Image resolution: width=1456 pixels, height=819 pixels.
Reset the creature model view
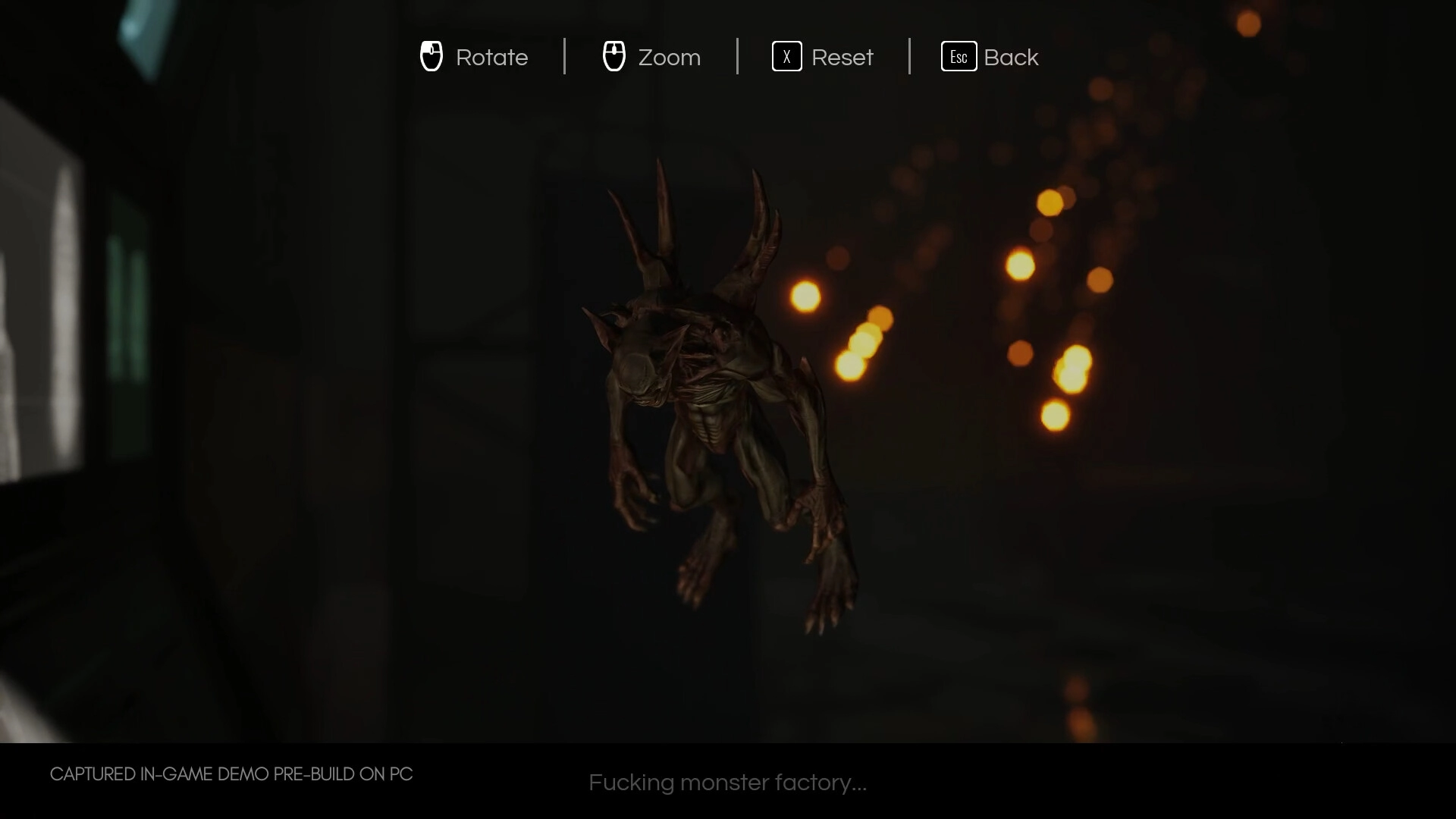point(823,57)
